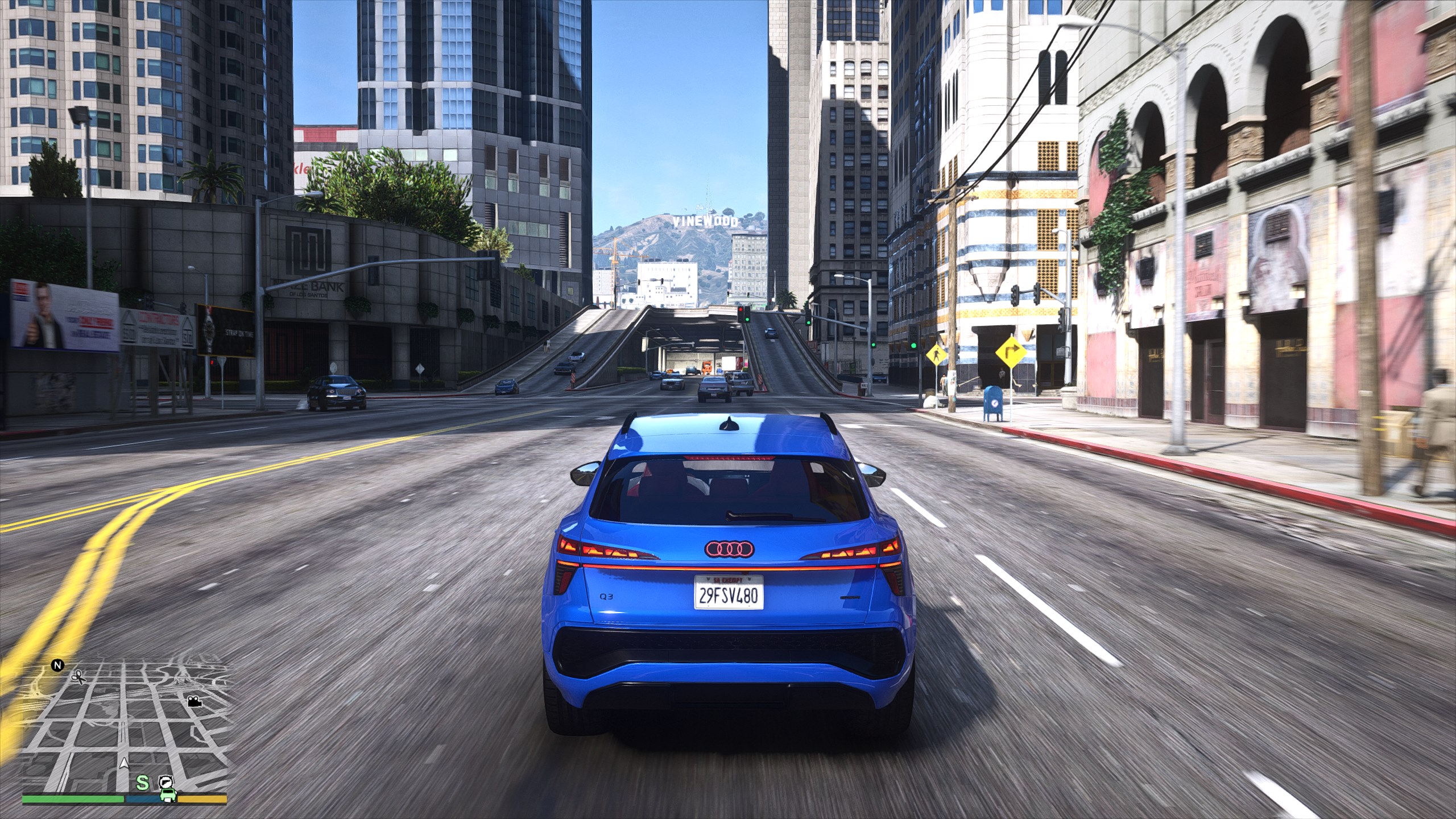Click the white player arrow on the minimap
Screen dimensions: 1456x819
point(123,763)
